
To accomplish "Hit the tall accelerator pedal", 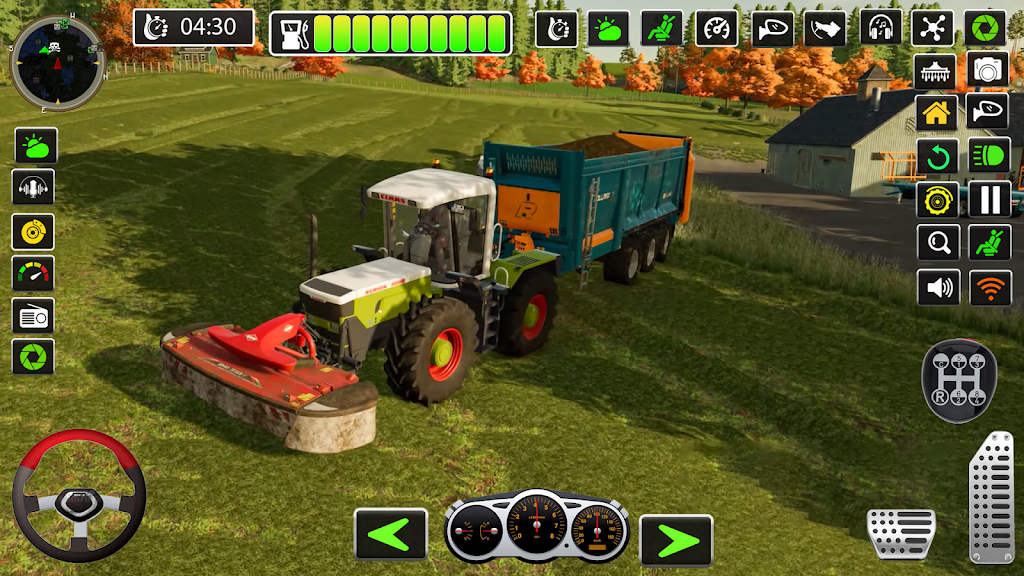I will (x=990, y=497).
